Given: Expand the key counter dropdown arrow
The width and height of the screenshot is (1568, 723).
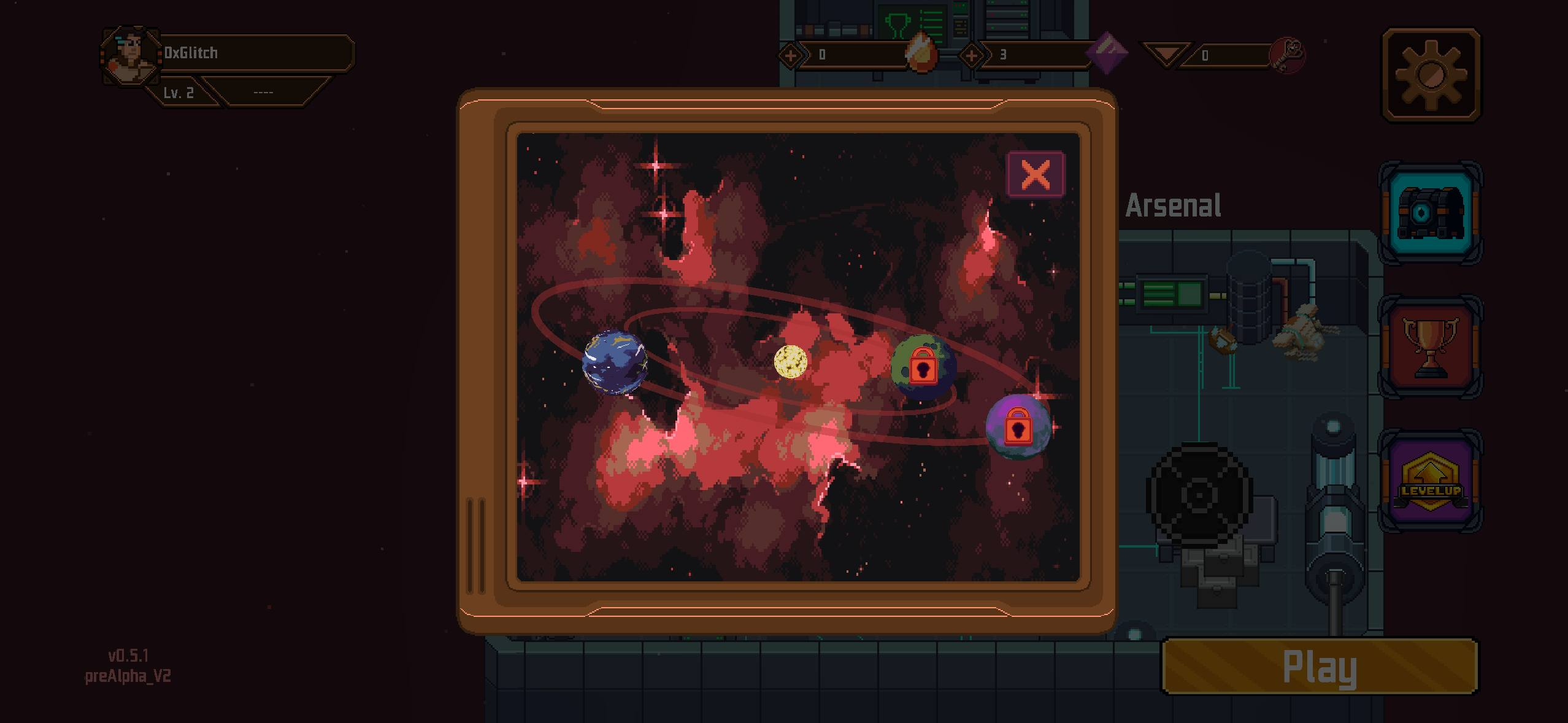Looking at the screenshot, I should click(1165, 55).
